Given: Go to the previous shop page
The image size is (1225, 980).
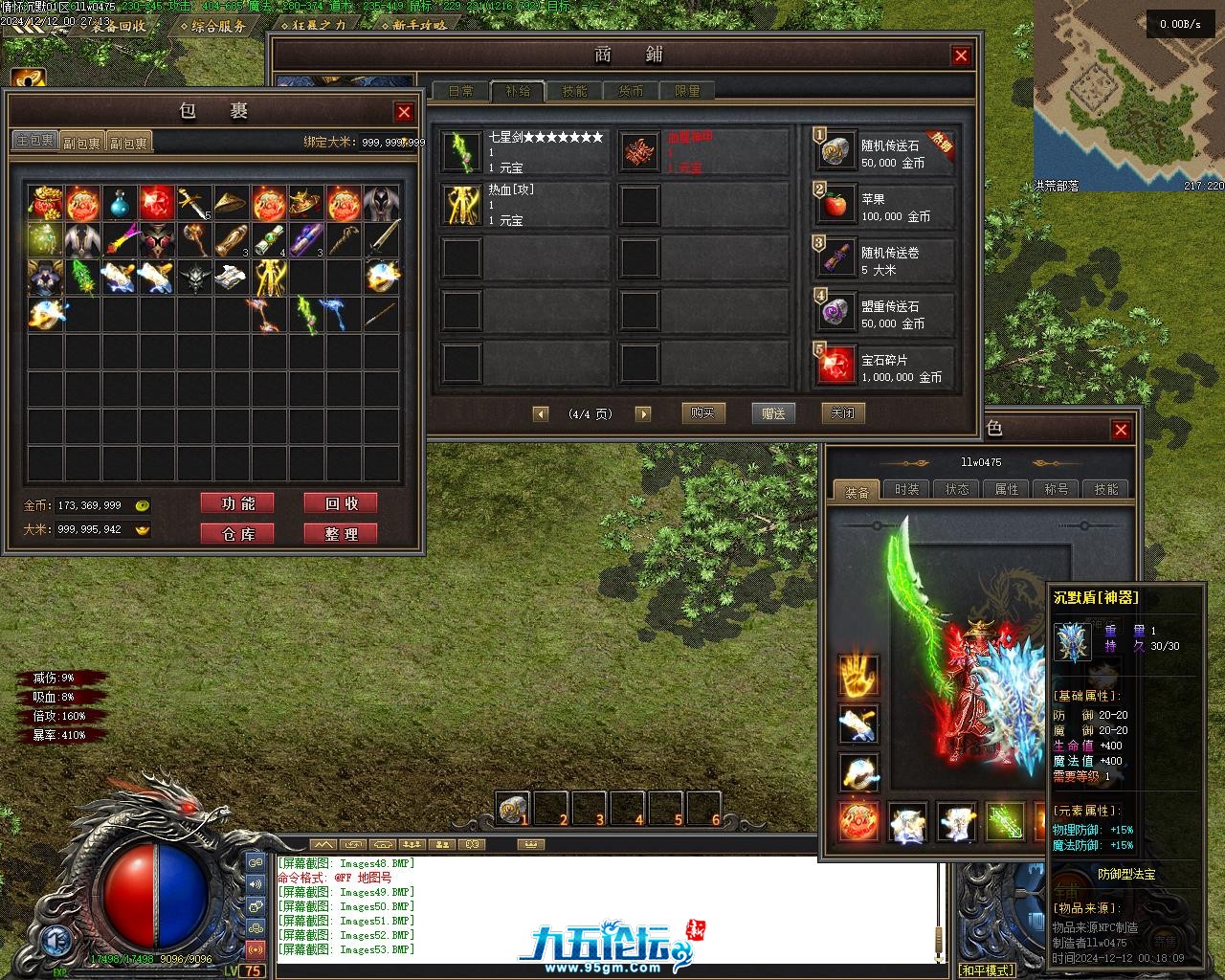Looking at the screenshot, I should (541, 414).
